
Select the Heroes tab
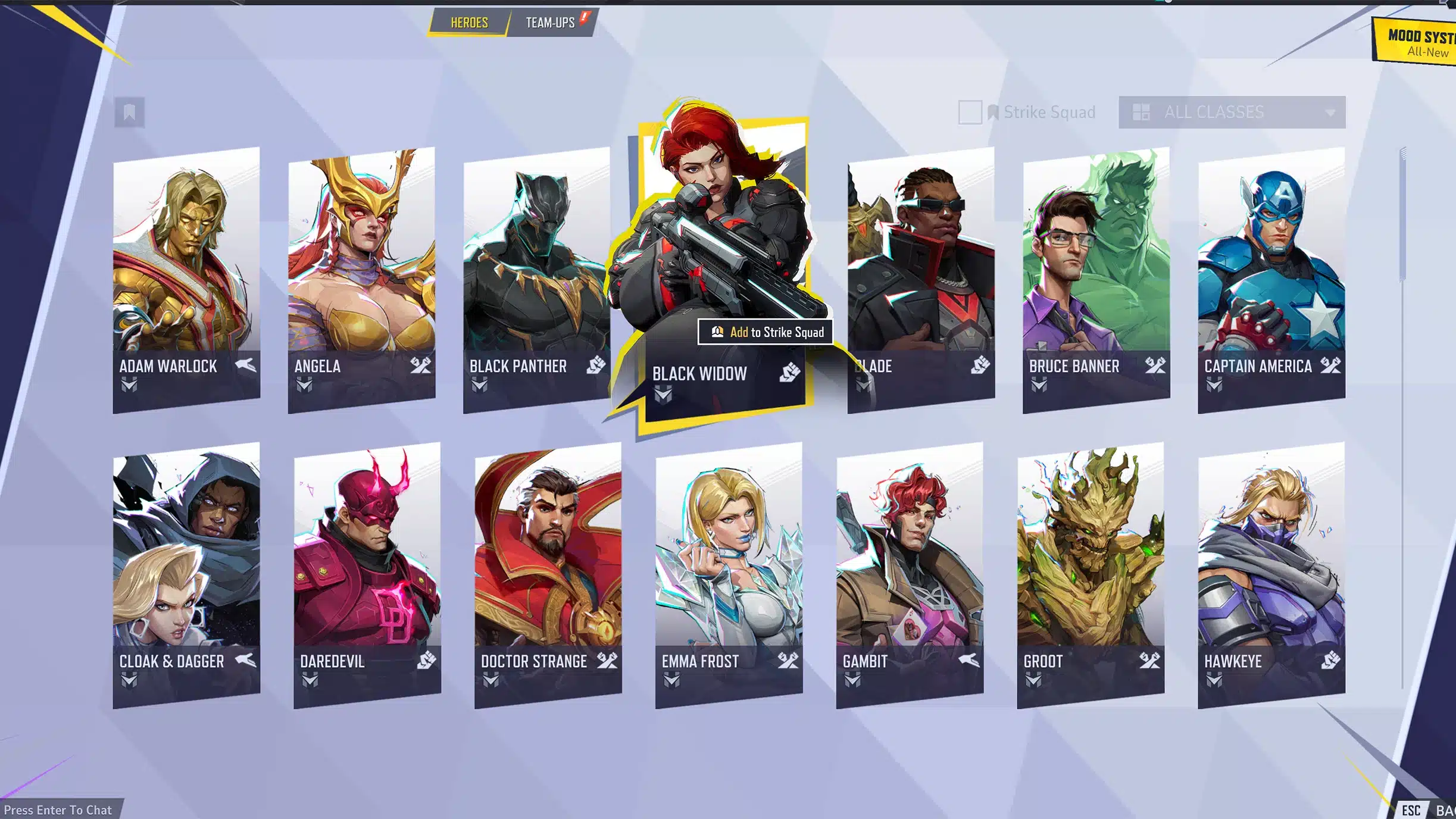click(469, 23)
